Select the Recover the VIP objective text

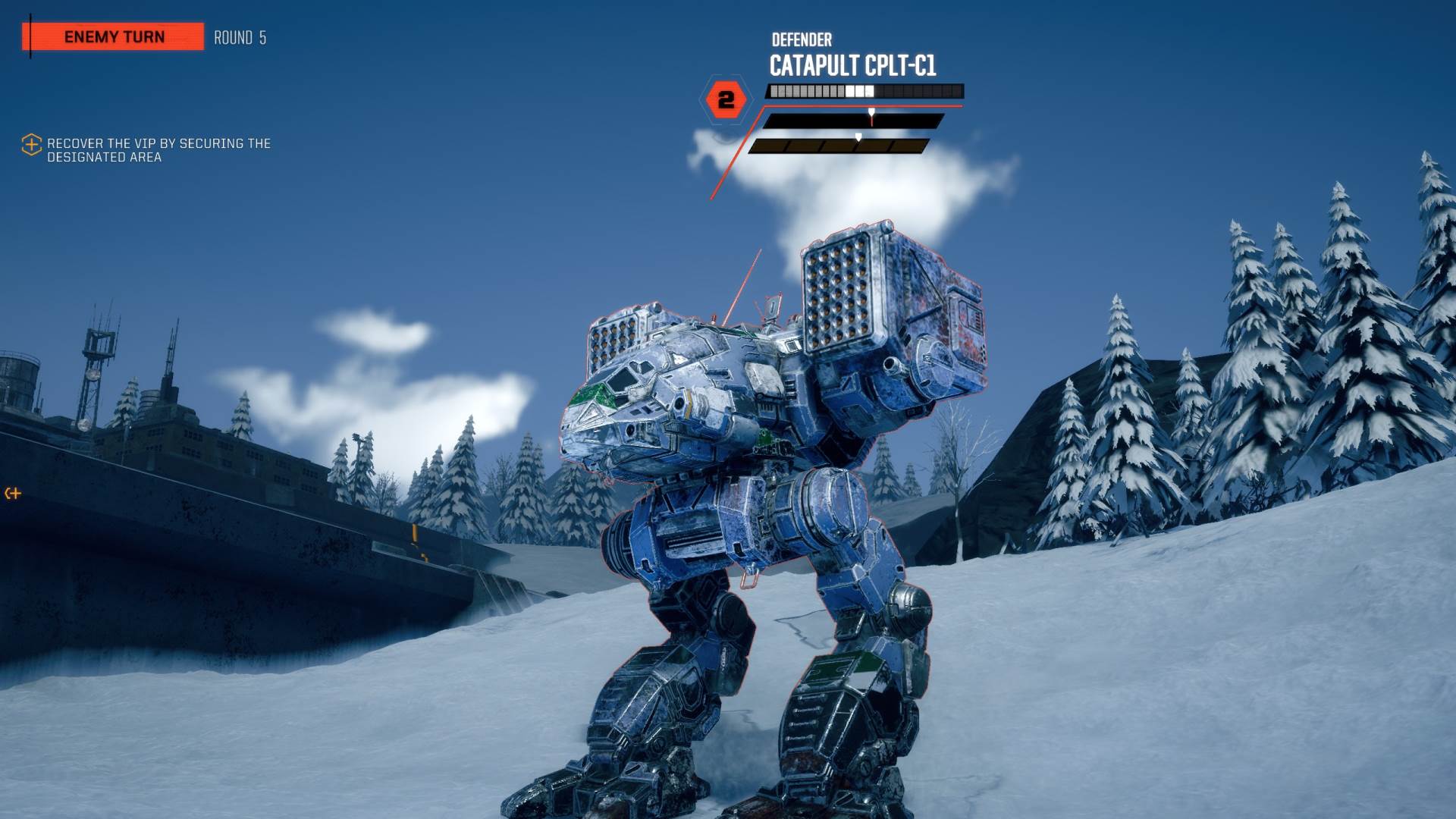[158, 150]
